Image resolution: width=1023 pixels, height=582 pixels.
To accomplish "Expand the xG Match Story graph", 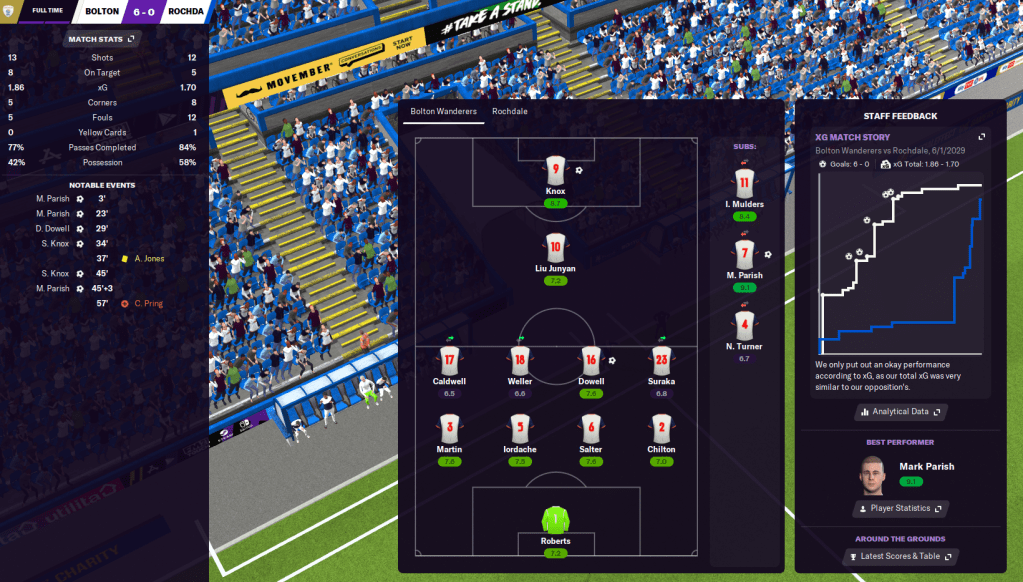I will tap(981, 137).
